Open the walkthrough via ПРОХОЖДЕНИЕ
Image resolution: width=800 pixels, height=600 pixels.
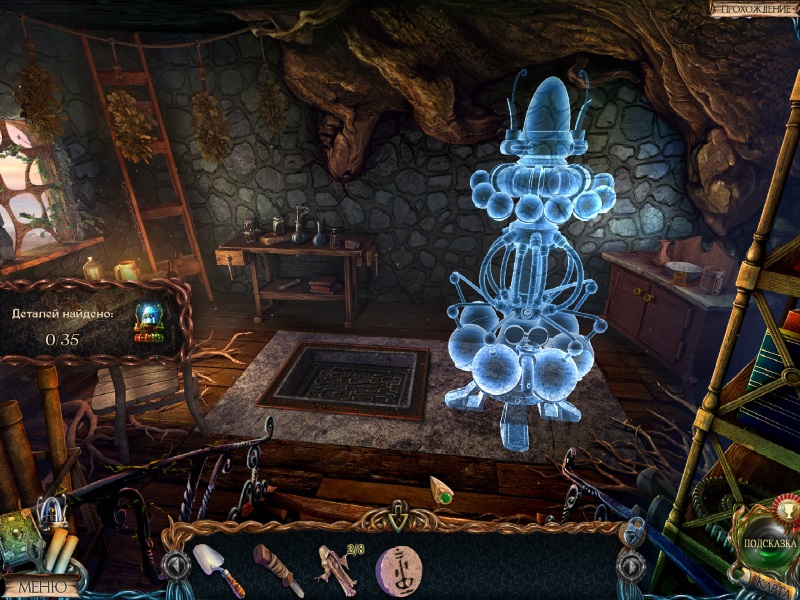coord(753,8)
